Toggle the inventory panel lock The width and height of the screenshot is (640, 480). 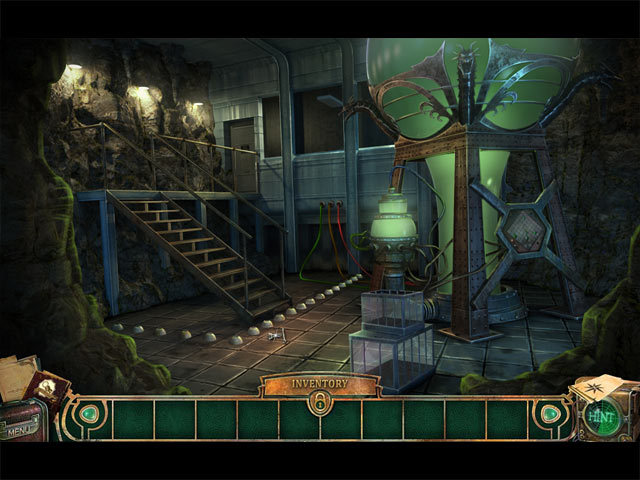320,402
